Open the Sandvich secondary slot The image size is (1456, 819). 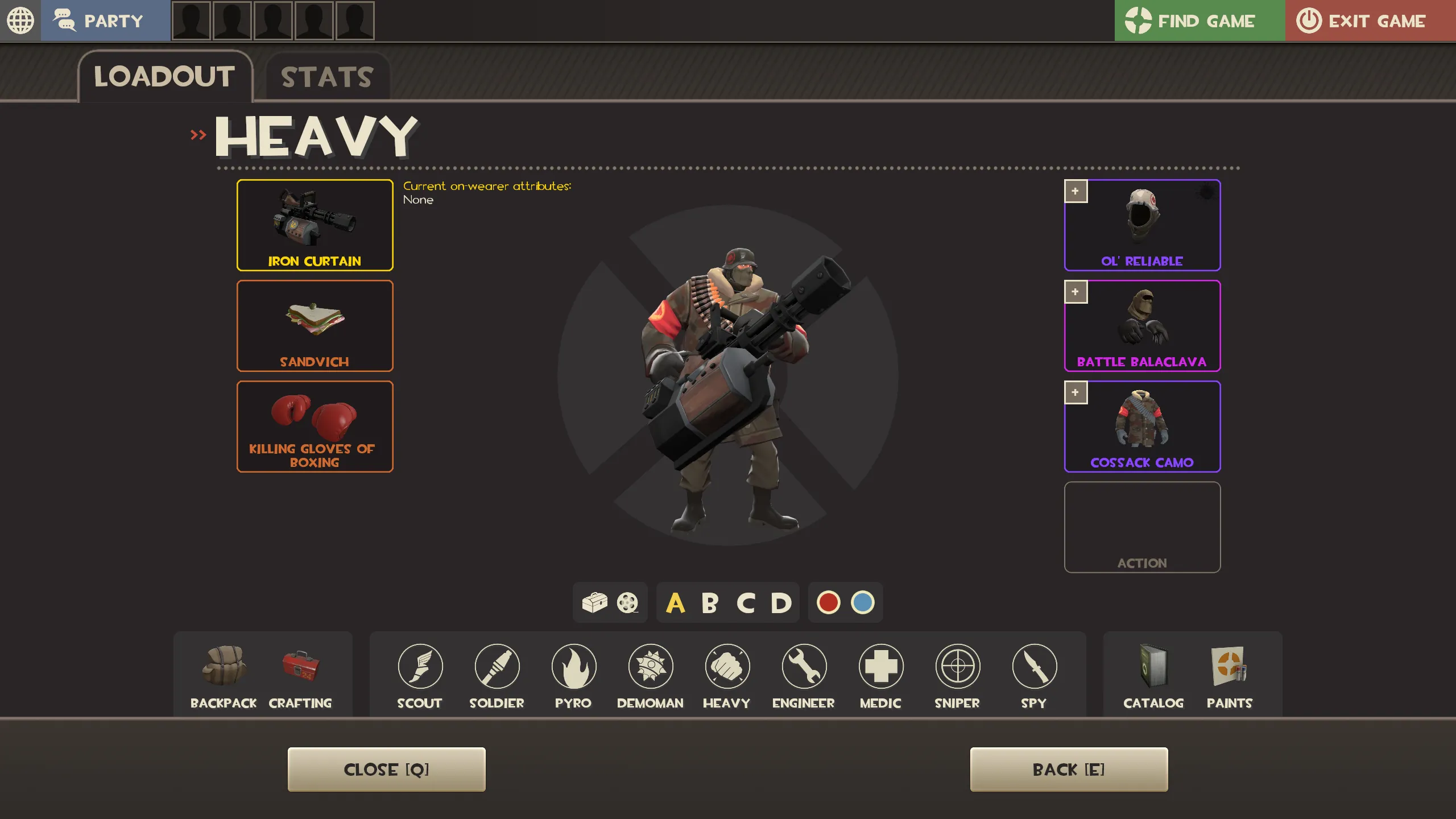tap(315, 326)
